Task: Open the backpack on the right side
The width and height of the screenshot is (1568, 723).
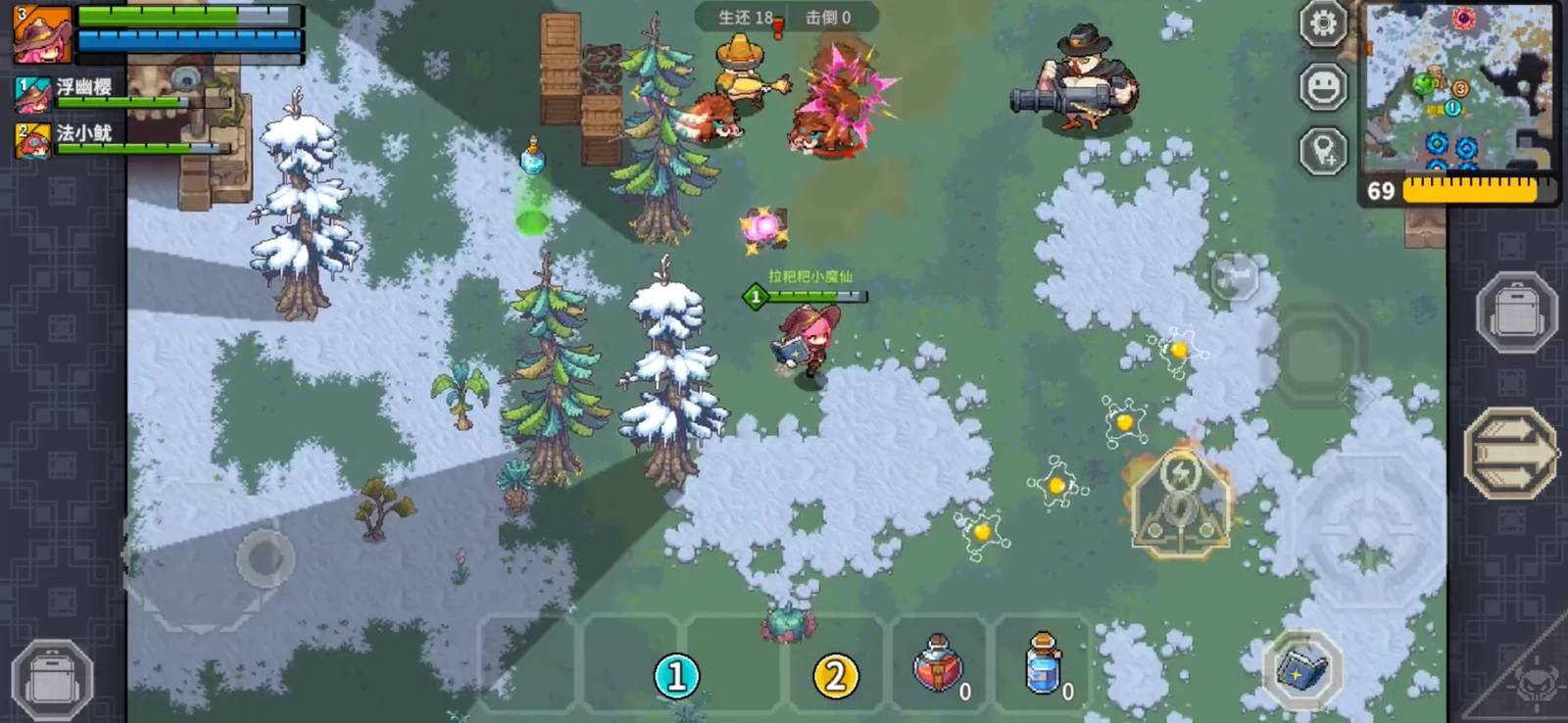Action: click(x=1516, y=313)
